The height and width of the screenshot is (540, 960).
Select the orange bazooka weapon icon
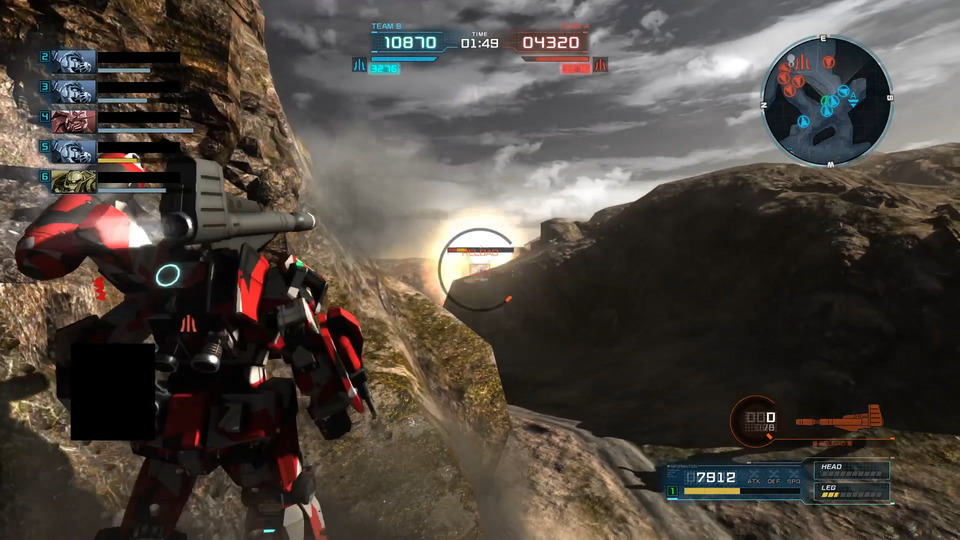[x=839, y=419]
